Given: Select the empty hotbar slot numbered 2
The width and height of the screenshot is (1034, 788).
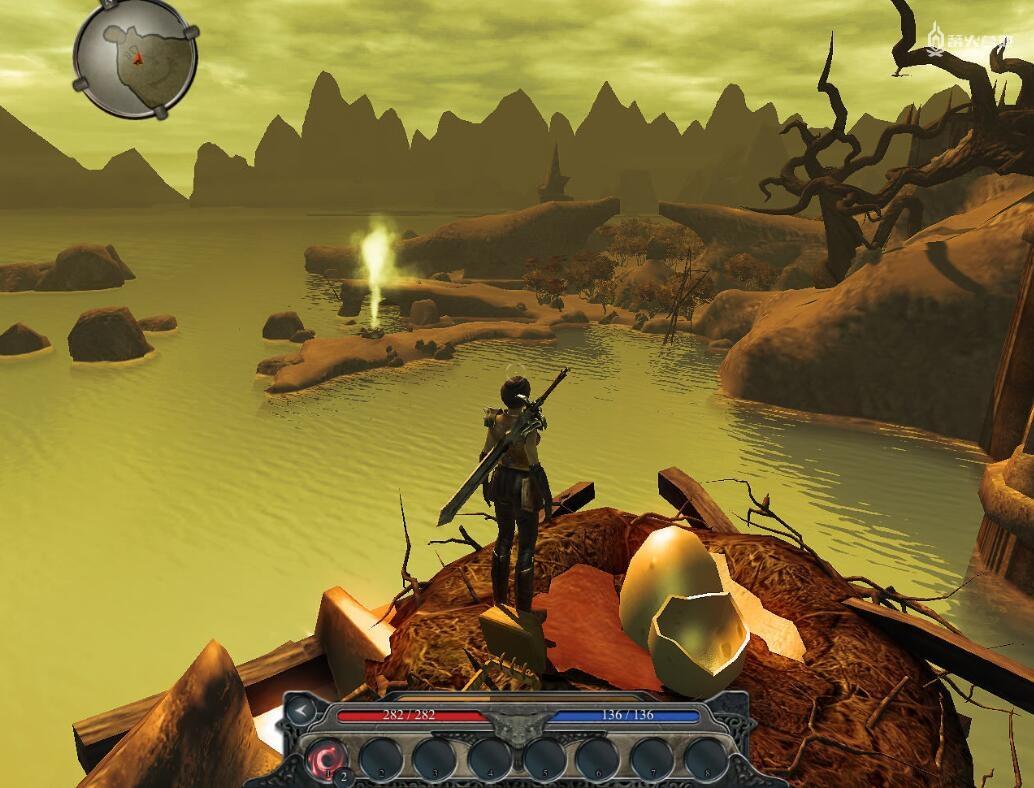Looking at the screenshot, I should (x=381, y=758).
